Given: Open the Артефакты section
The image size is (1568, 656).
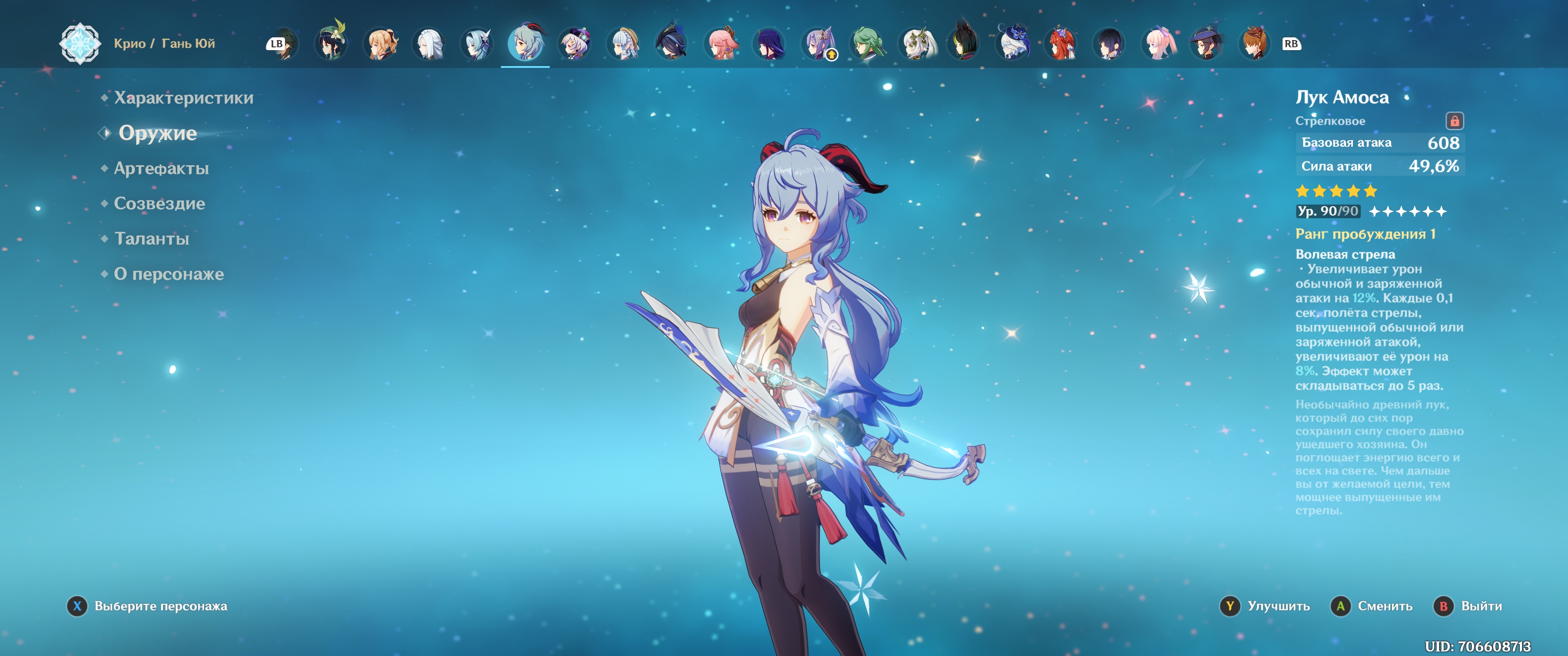Looking at the screenshot, I should pos(161,169).
